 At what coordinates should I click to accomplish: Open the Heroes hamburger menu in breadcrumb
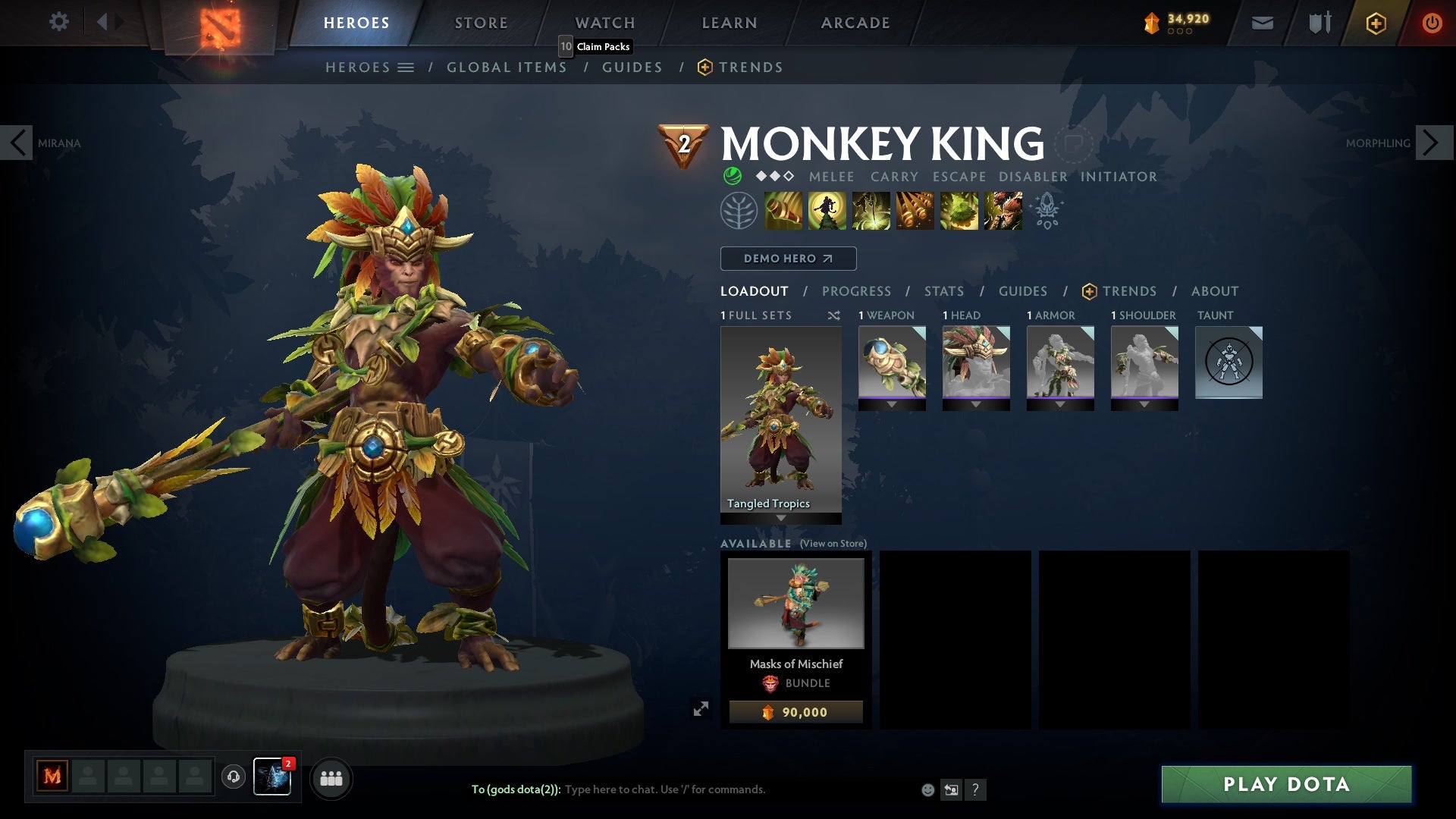pos(407,67)
